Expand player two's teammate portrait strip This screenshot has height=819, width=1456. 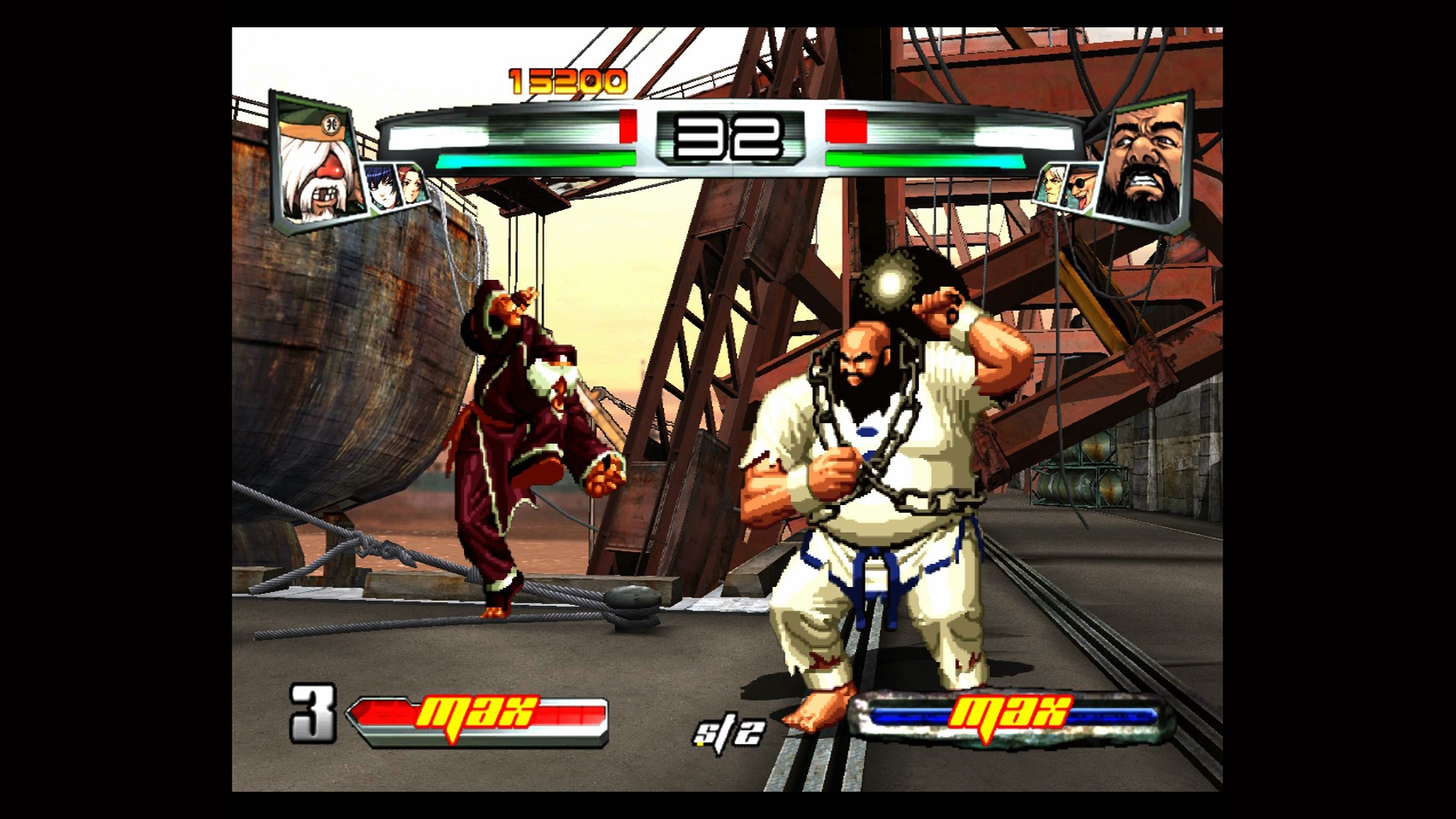tap(1066, 186)
